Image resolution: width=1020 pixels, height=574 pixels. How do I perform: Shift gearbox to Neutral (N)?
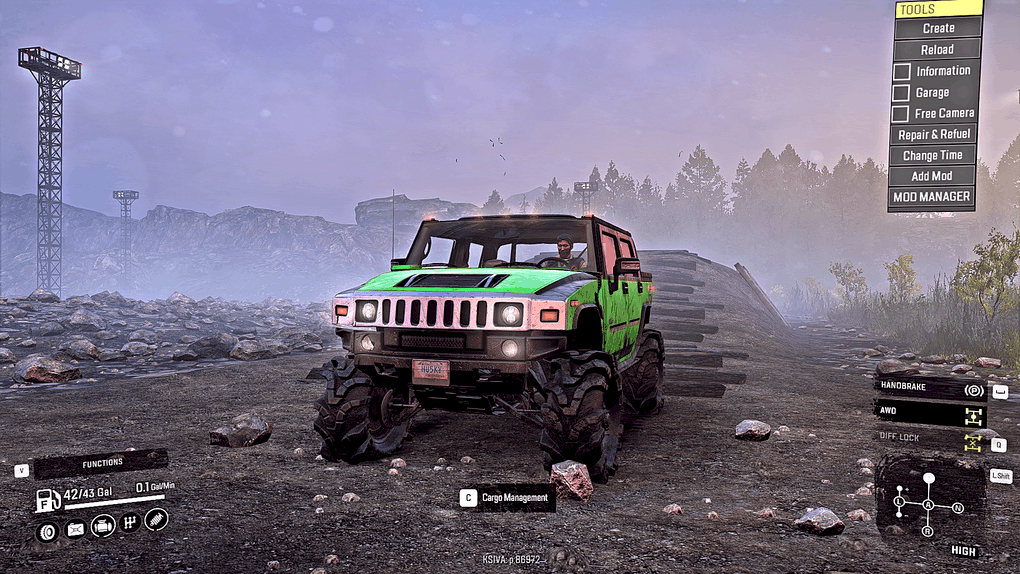click(958, 508)
